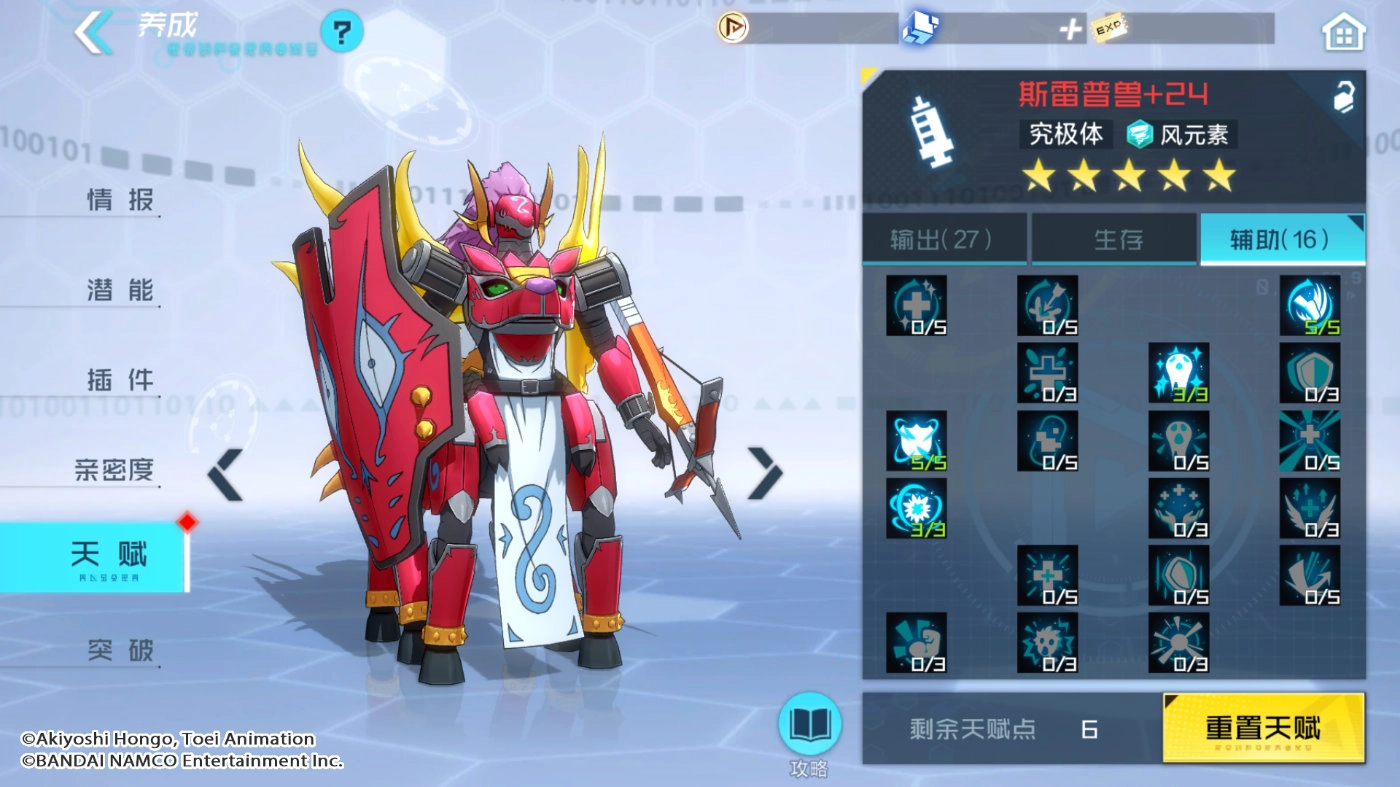
Task: Reset talents with the 重置天赋 button
Action: (1263, 728)
